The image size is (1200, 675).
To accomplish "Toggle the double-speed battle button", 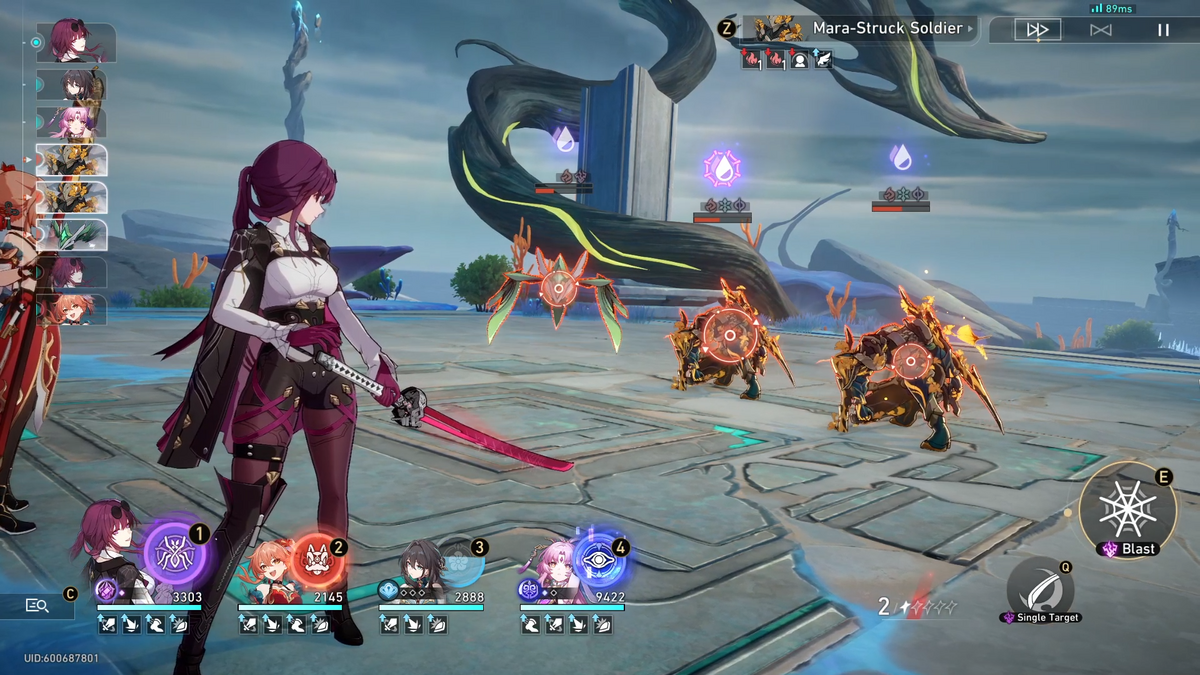I will pos(1037,30).
